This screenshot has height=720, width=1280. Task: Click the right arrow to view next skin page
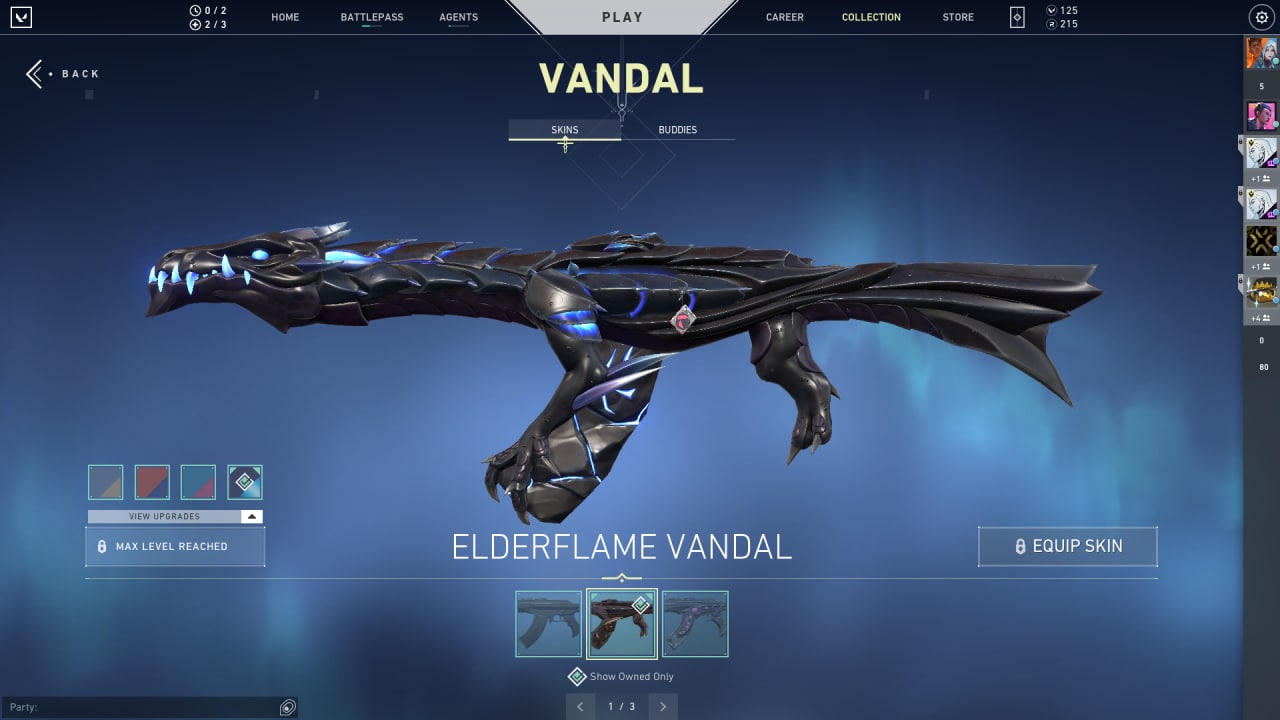pos(662,706)
